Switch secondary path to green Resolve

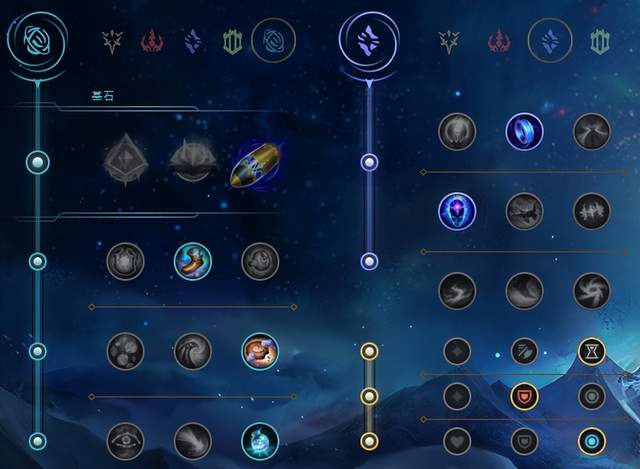(x=600, y=41)
